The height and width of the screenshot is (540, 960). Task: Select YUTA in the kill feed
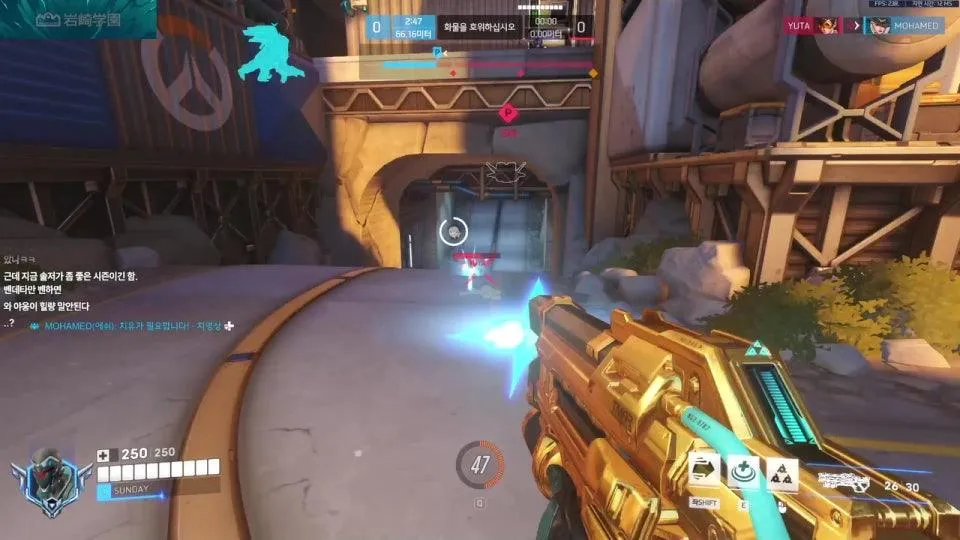pos(798,26)
